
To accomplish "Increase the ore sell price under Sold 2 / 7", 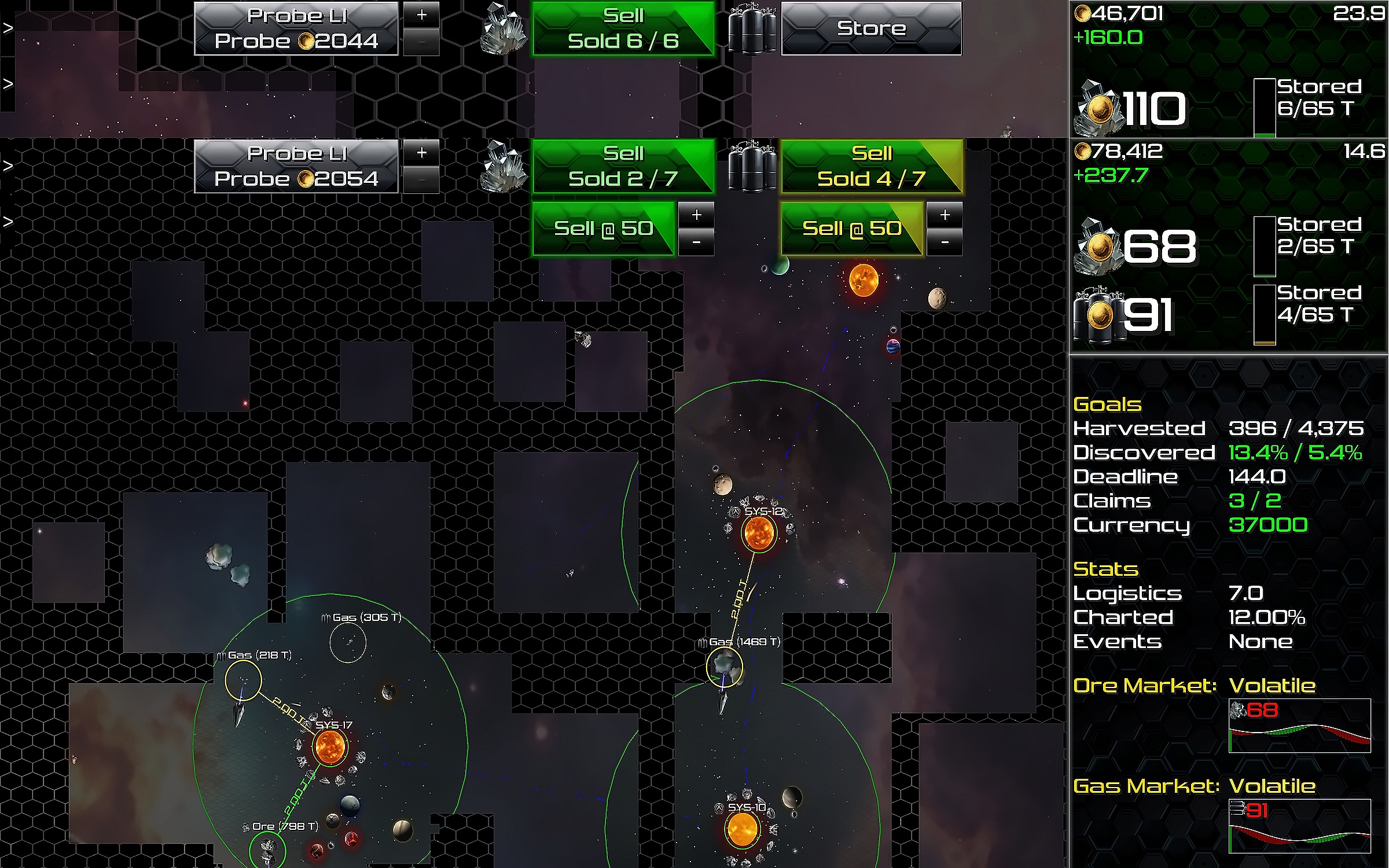I will [x=696, y=215].
